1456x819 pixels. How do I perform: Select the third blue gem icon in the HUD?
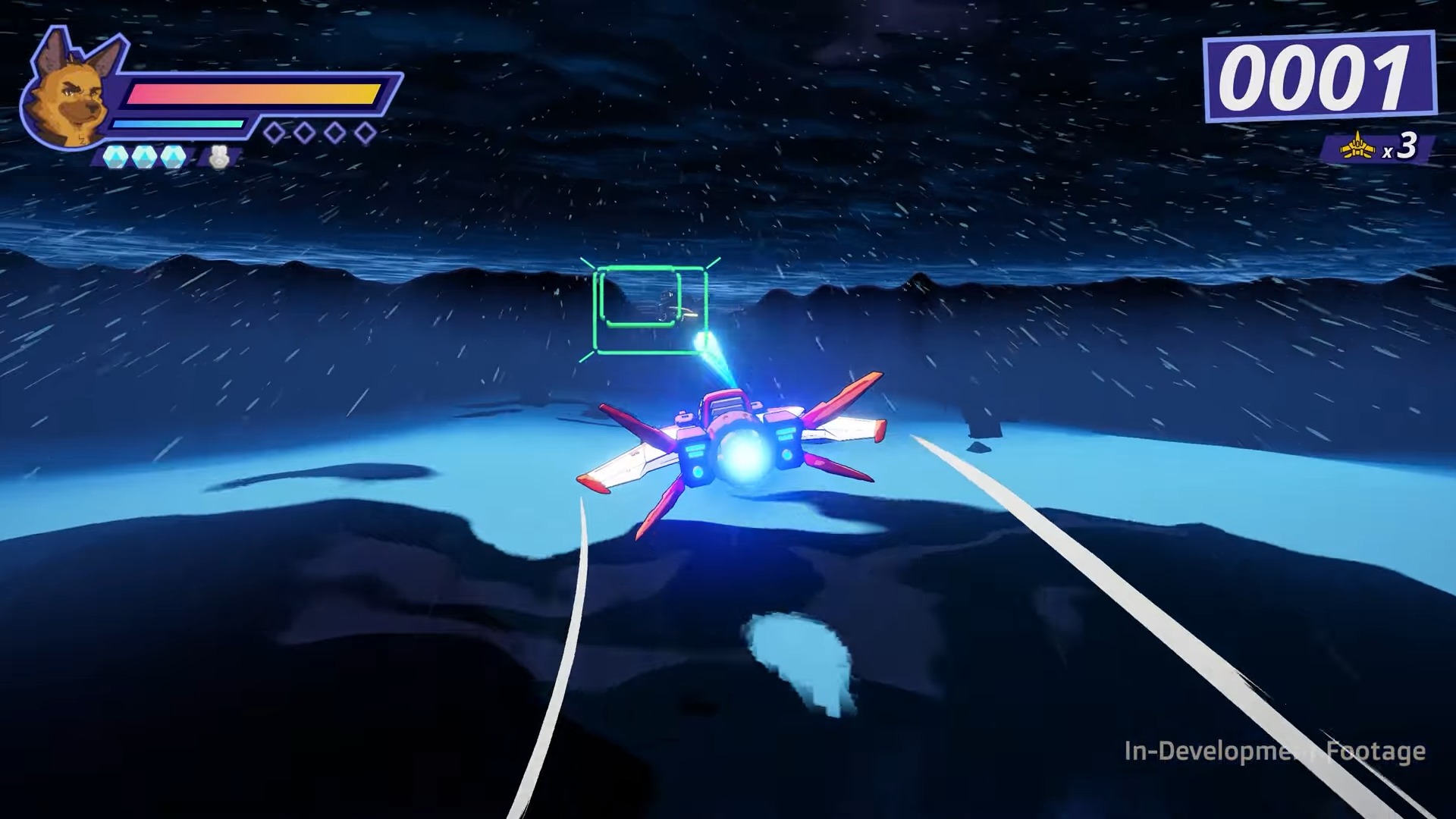click(x=174, y=157)
